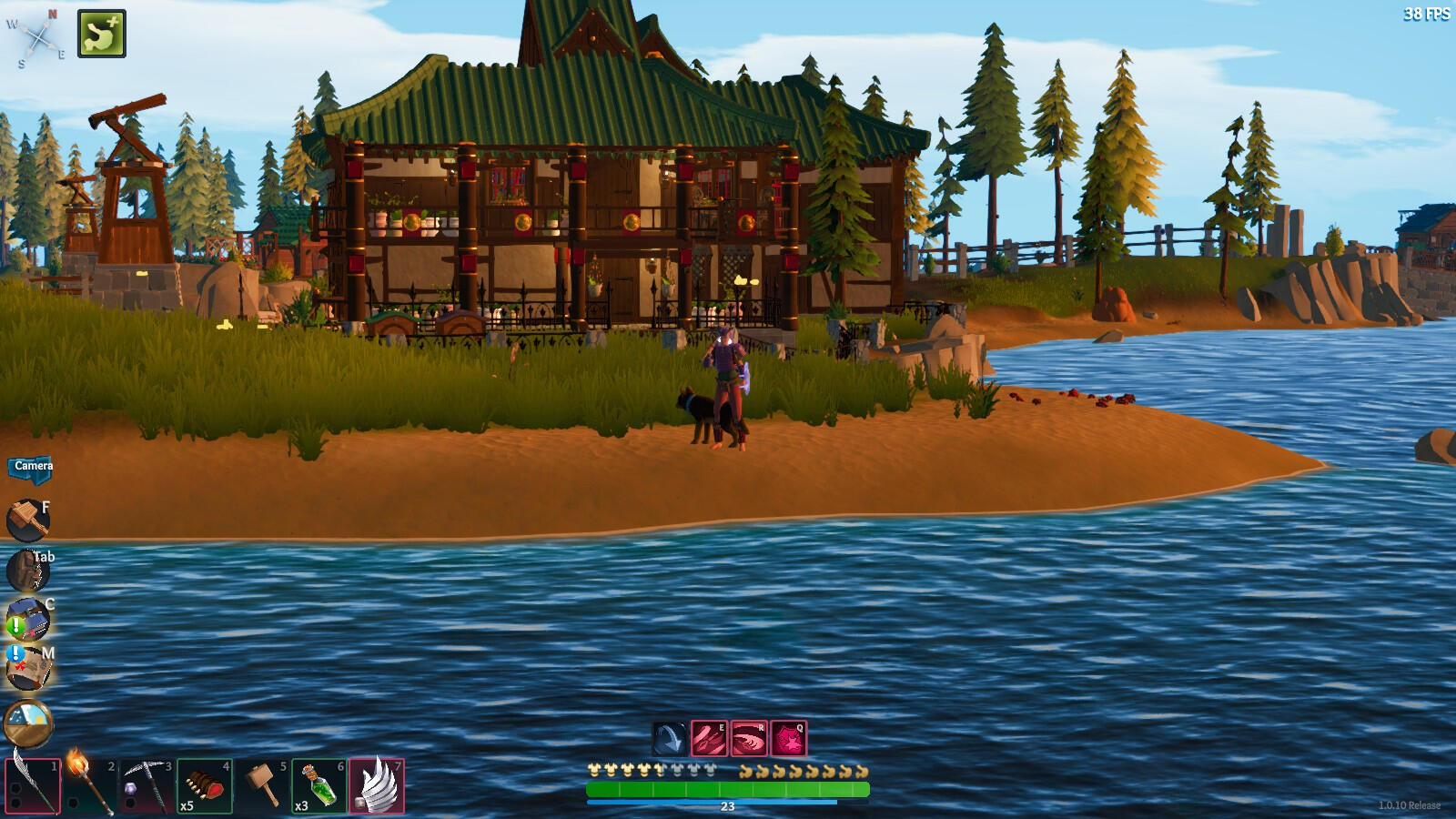Viewport: 1456px width, 819px height.
Task: Activate the blue dodge arrow ability
Action: [x=670, y=739]
